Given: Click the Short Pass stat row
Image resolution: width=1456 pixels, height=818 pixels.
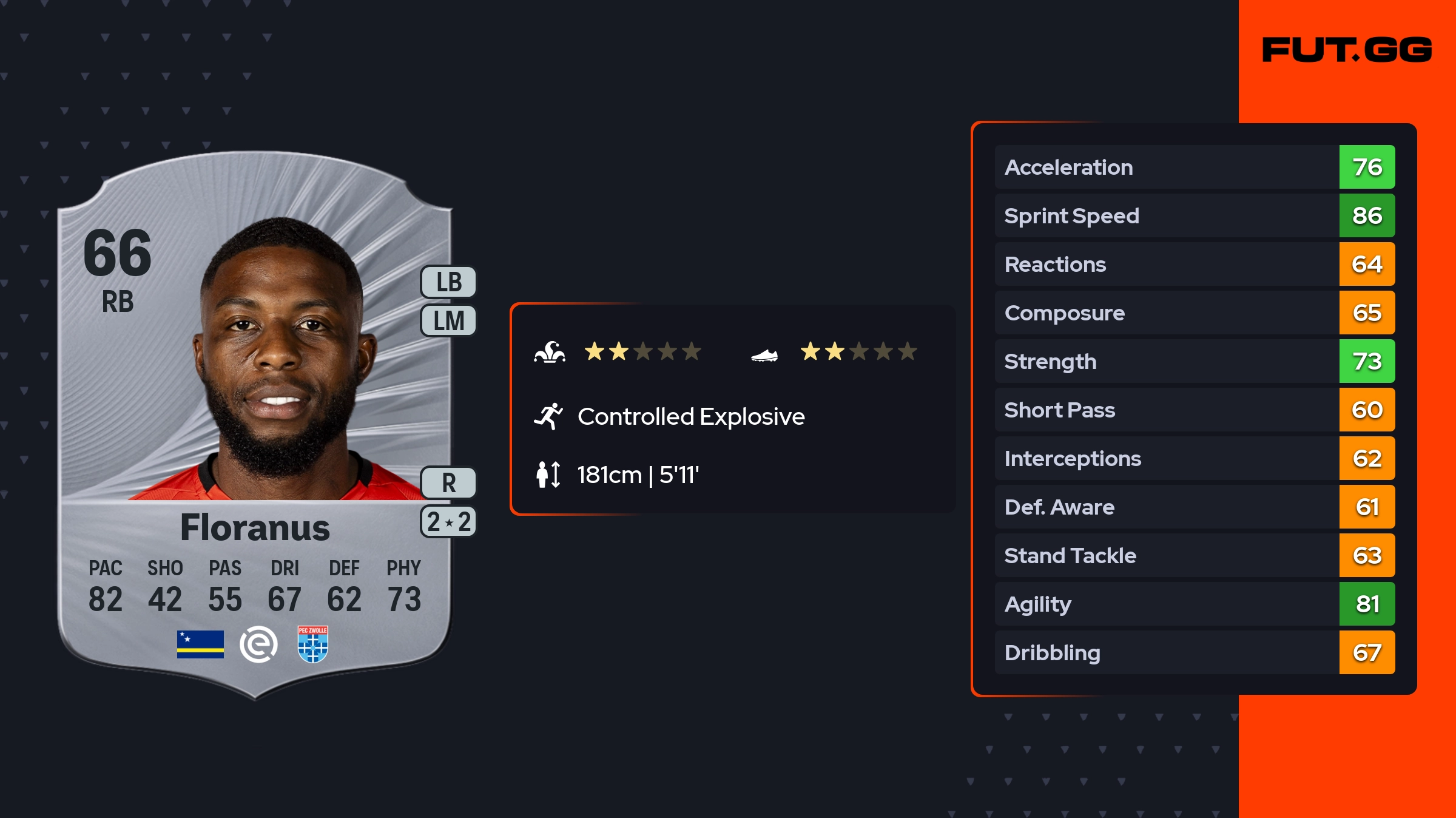Looking at the screenshot, I should (1194, 410).
